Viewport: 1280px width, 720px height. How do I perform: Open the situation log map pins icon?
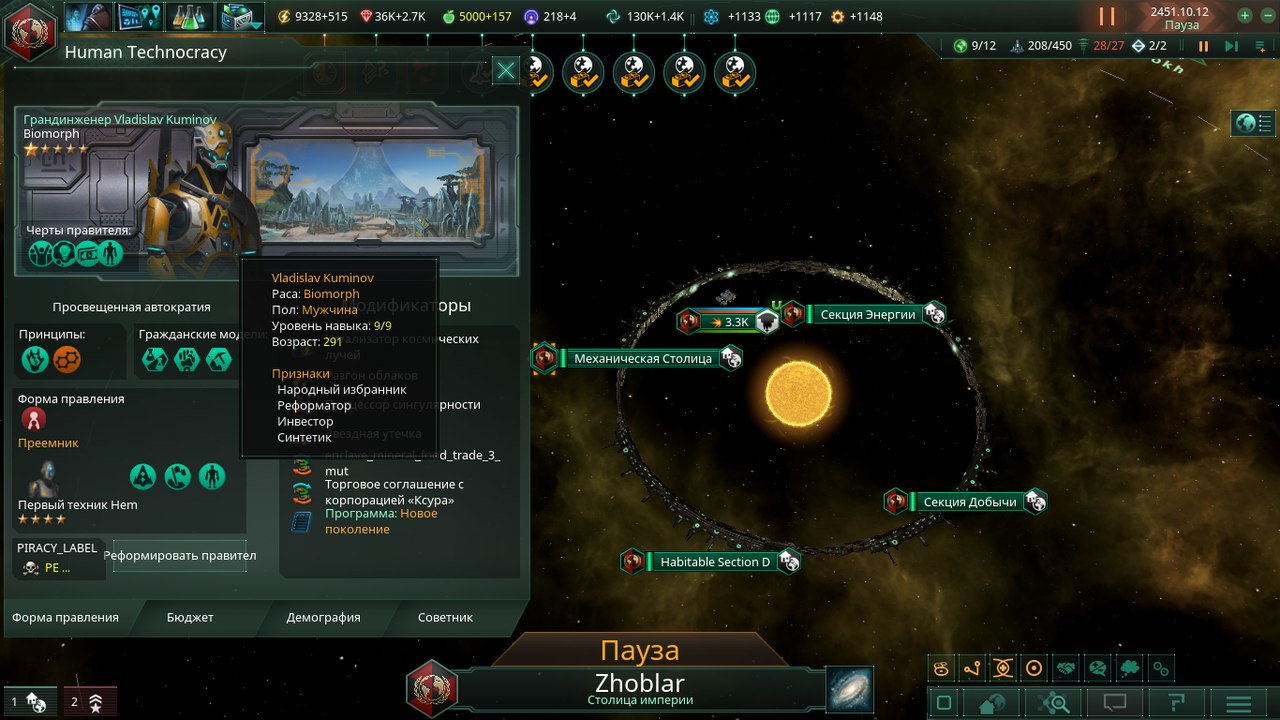click(x=138, y=16)
